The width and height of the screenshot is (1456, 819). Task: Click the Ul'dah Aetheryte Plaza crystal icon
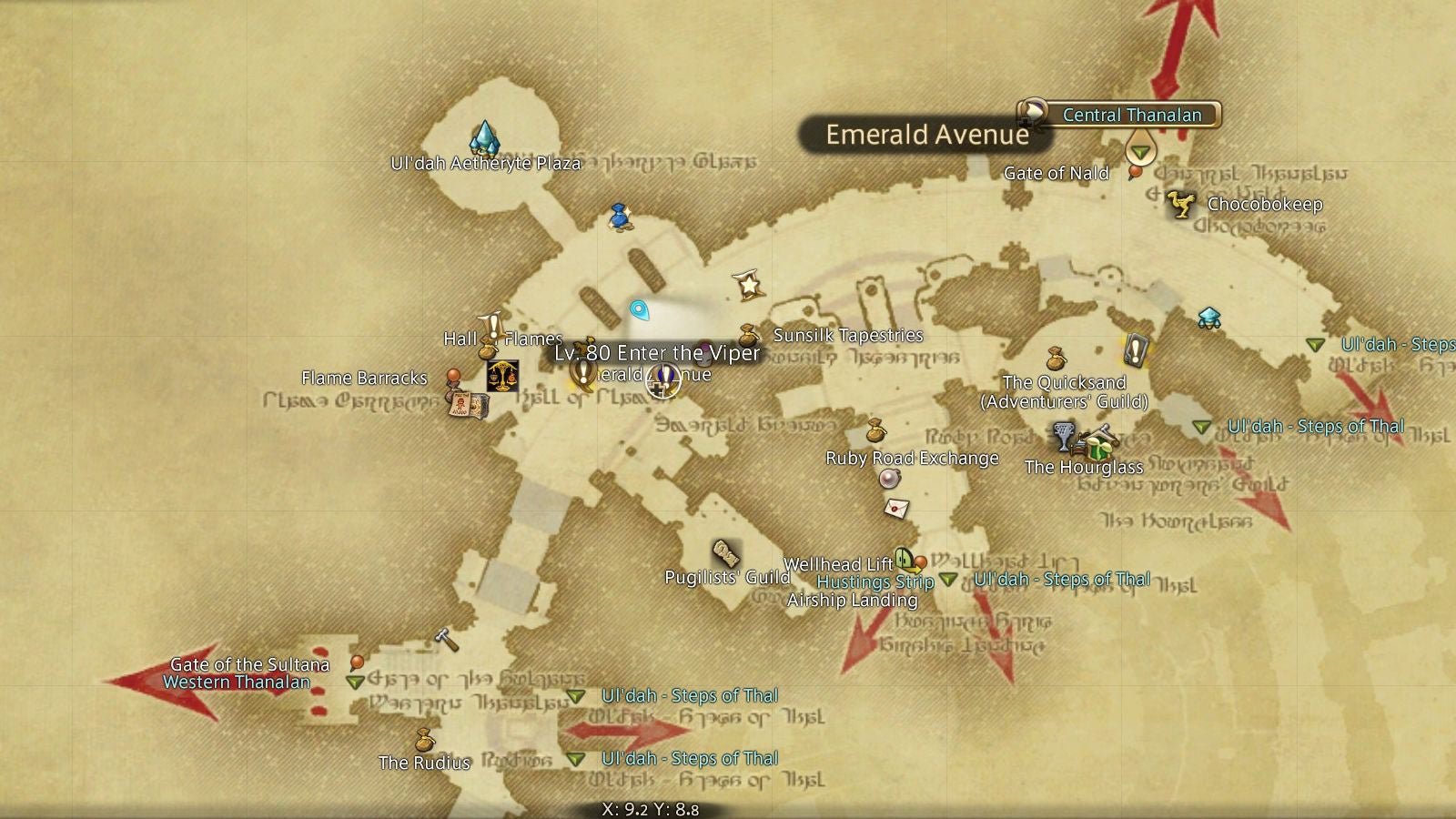point(485,136)
